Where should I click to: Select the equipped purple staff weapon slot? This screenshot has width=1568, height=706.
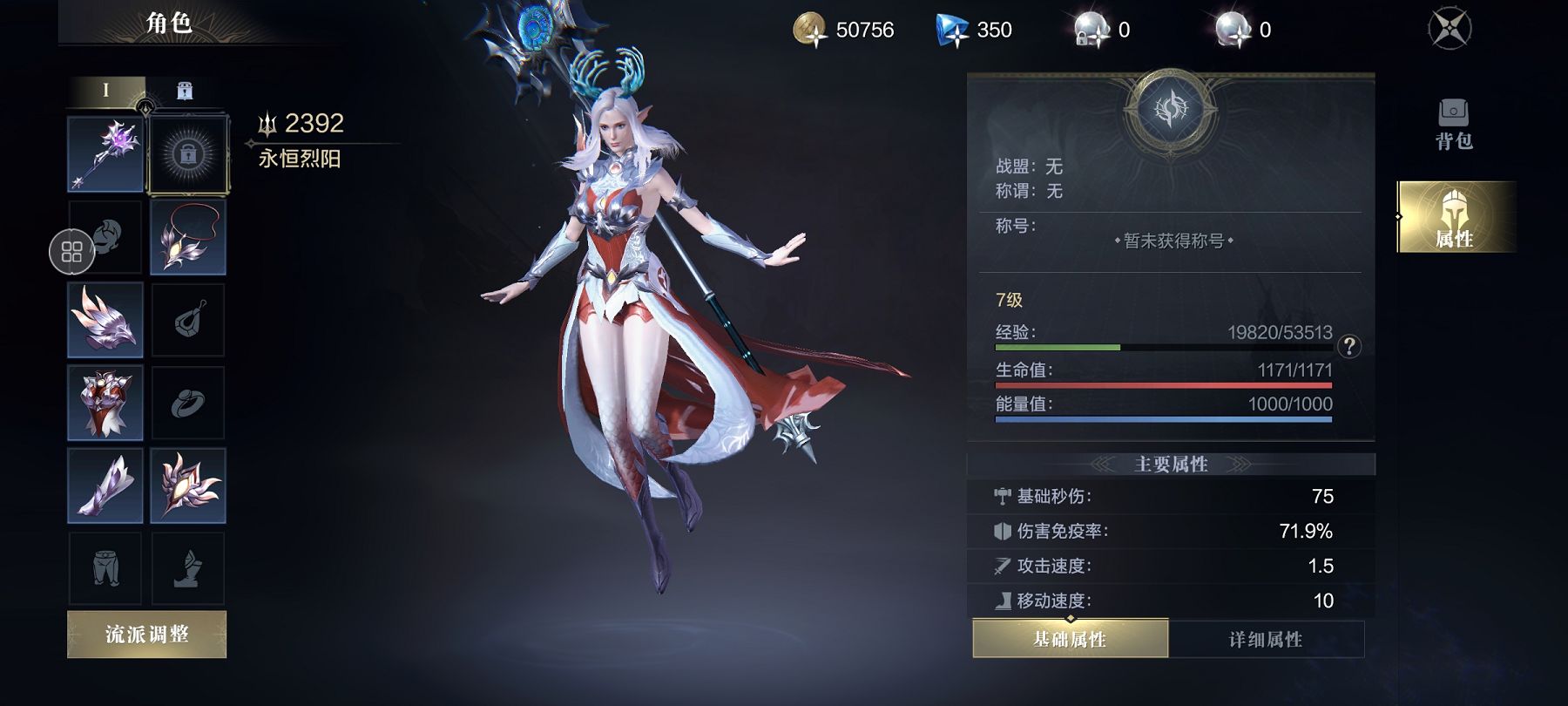pyautogui.click(x=105, y=154)
